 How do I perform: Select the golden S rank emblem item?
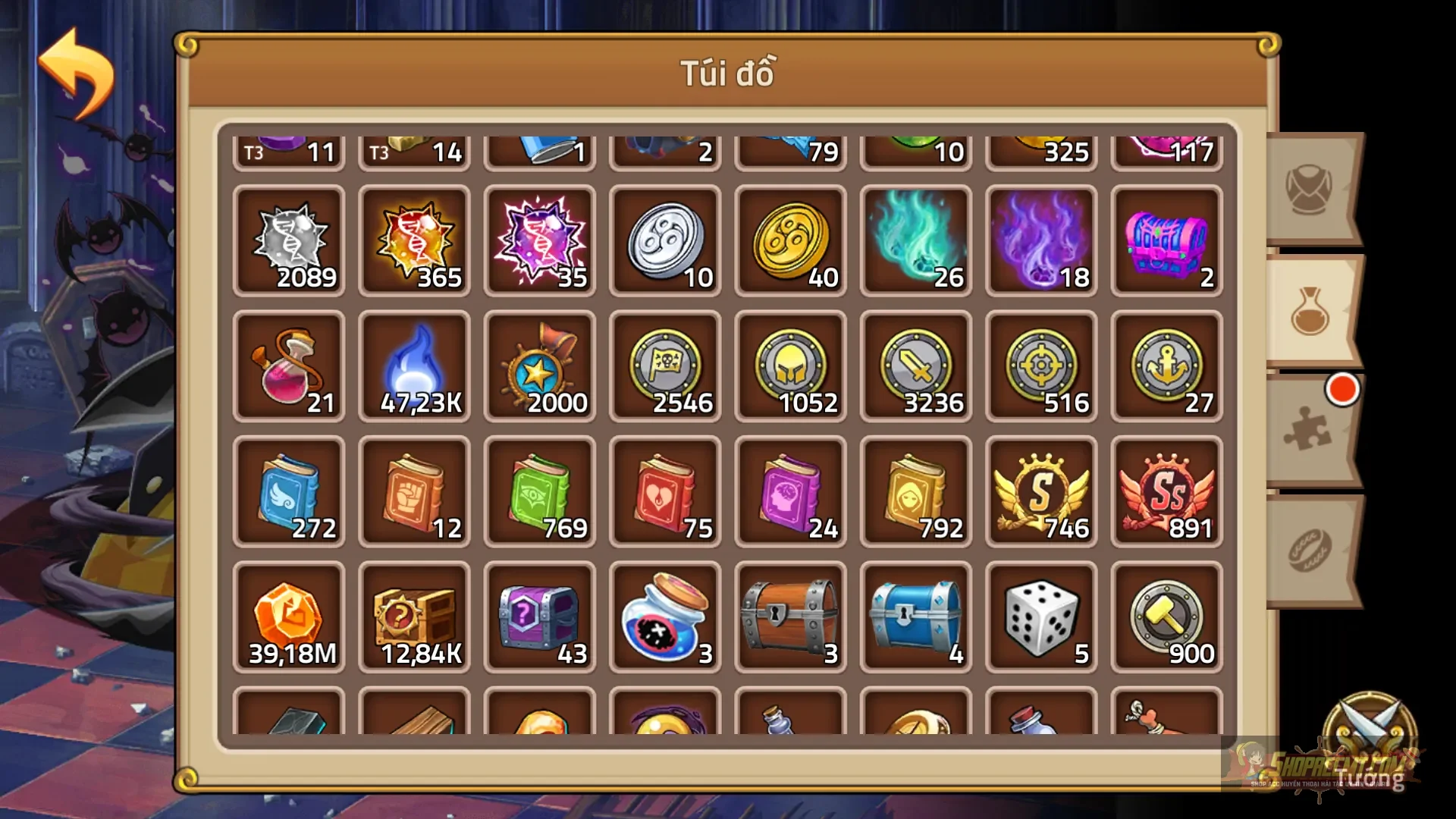(x=1040, y=491)
